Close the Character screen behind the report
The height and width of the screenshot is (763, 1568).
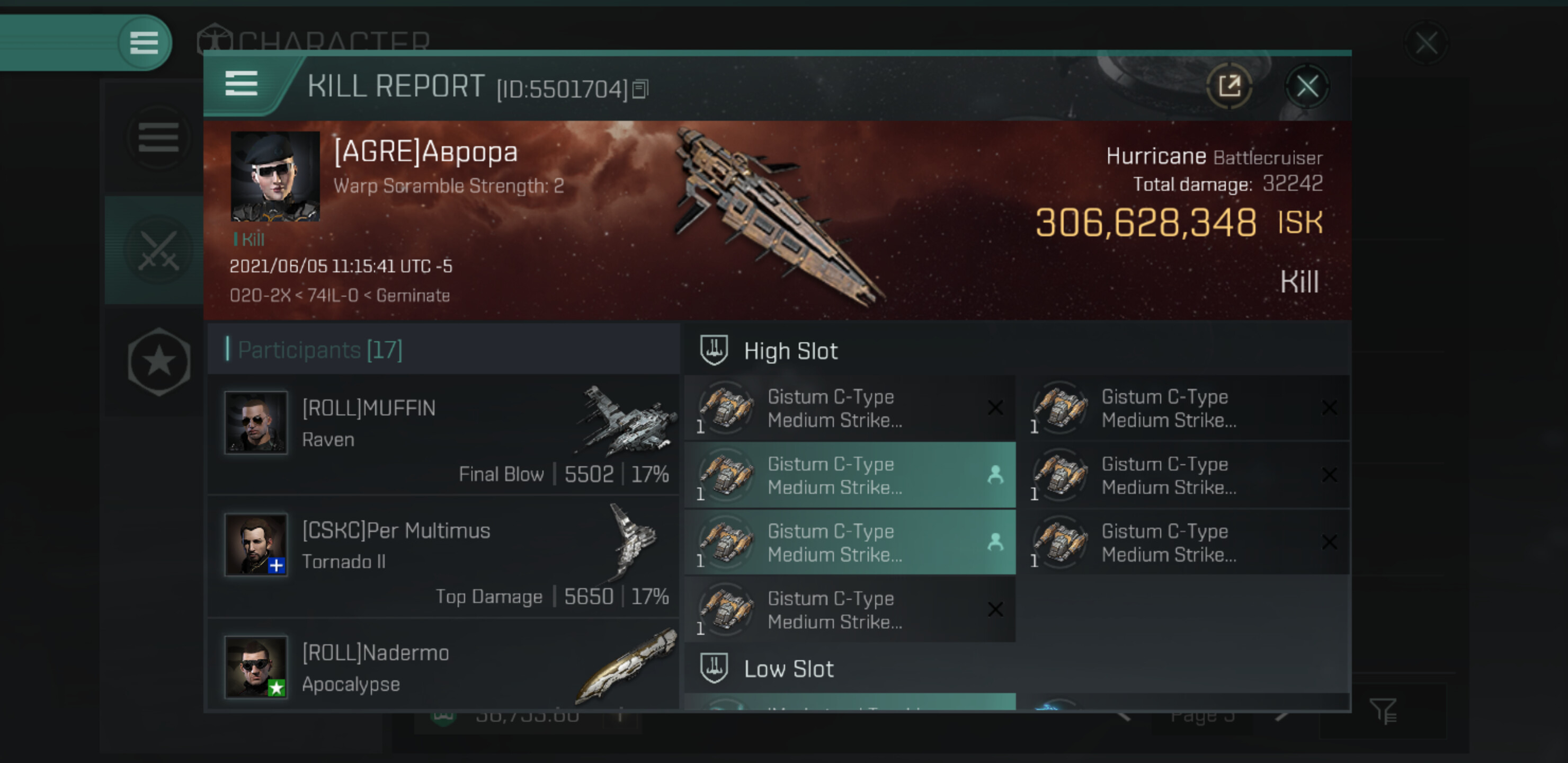pyautogui.click(x=1426, y=43)
